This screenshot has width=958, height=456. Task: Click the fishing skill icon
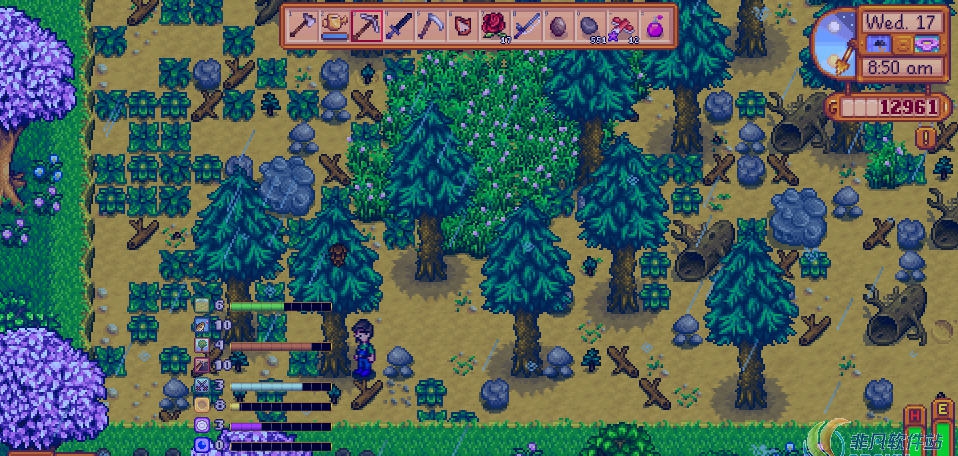202,325
